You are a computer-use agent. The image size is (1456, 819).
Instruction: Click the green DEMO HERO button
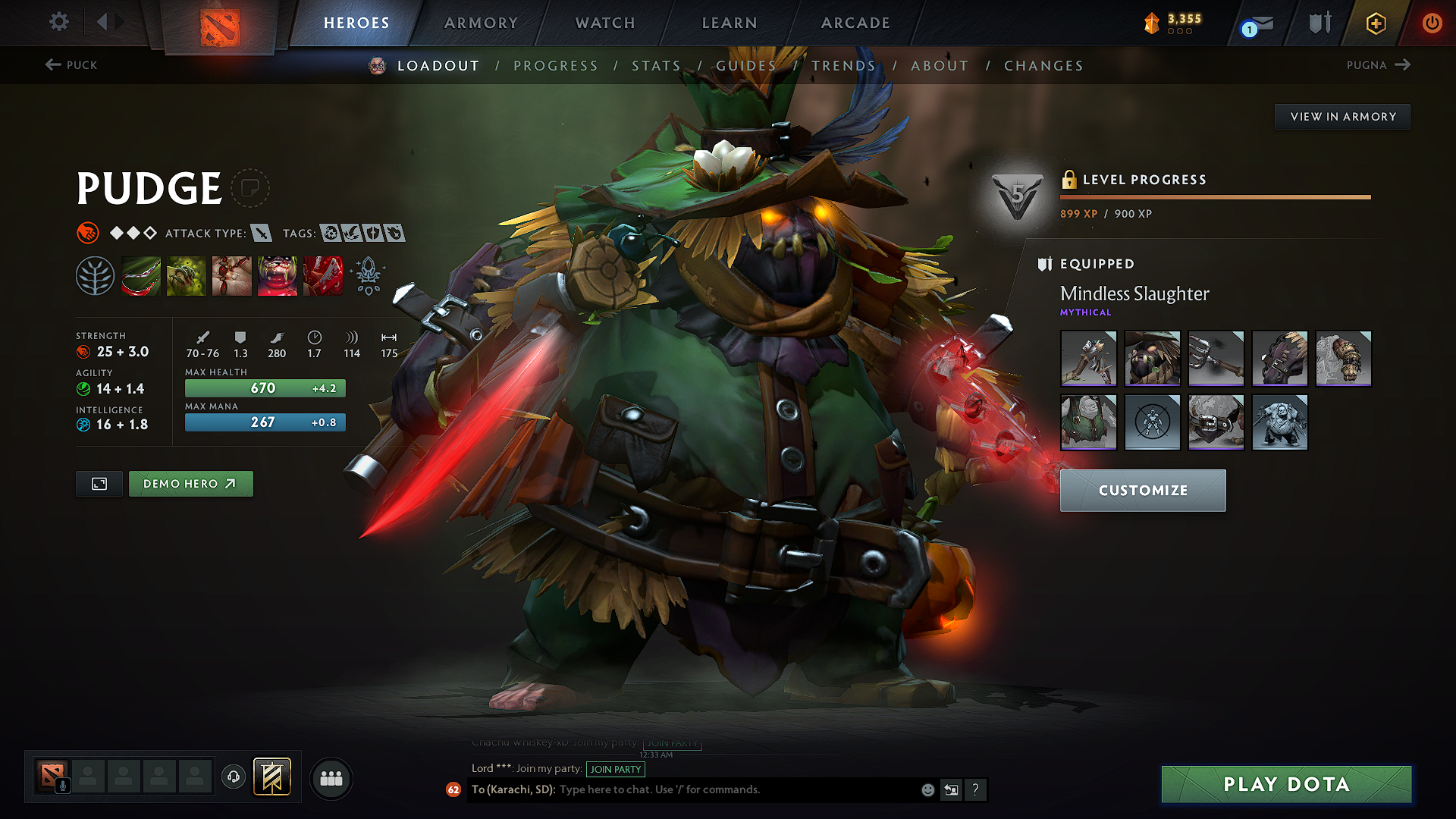coord(190,483)
